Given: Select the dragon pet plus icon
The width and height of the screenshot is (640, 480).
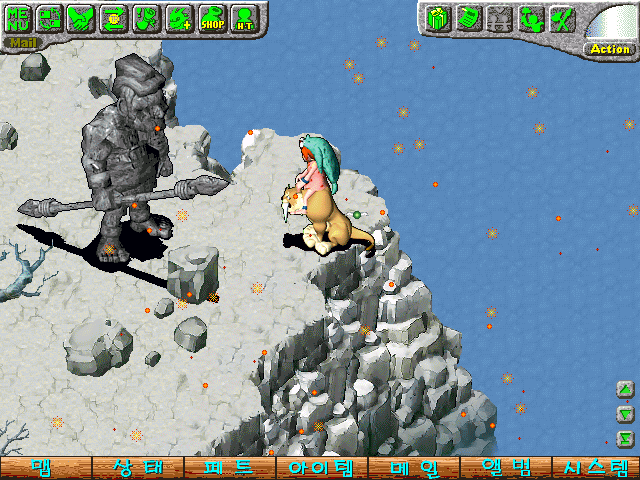Looking at the screenshot, I should [x=180, y=18].
